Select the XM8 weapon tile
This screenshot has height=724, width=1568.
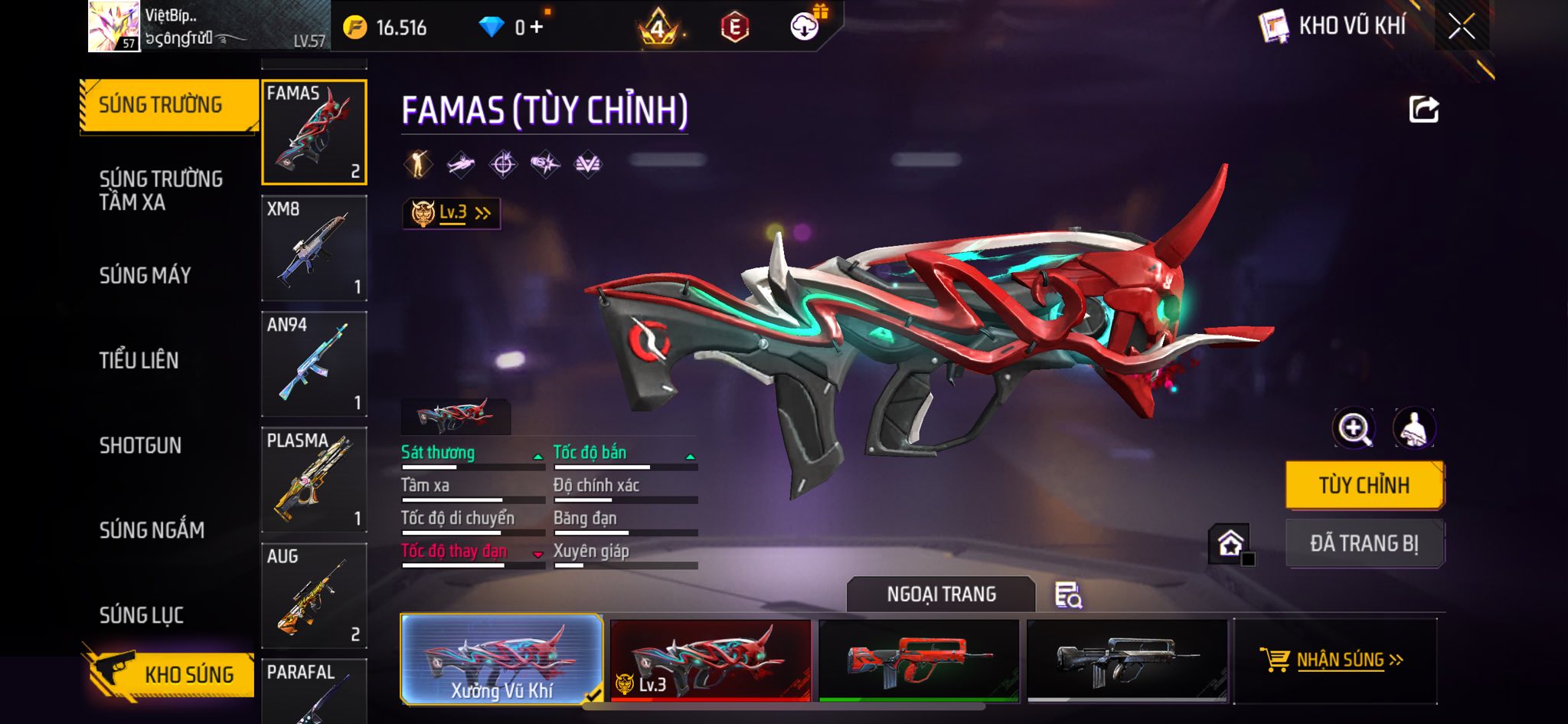coord(314,248)
